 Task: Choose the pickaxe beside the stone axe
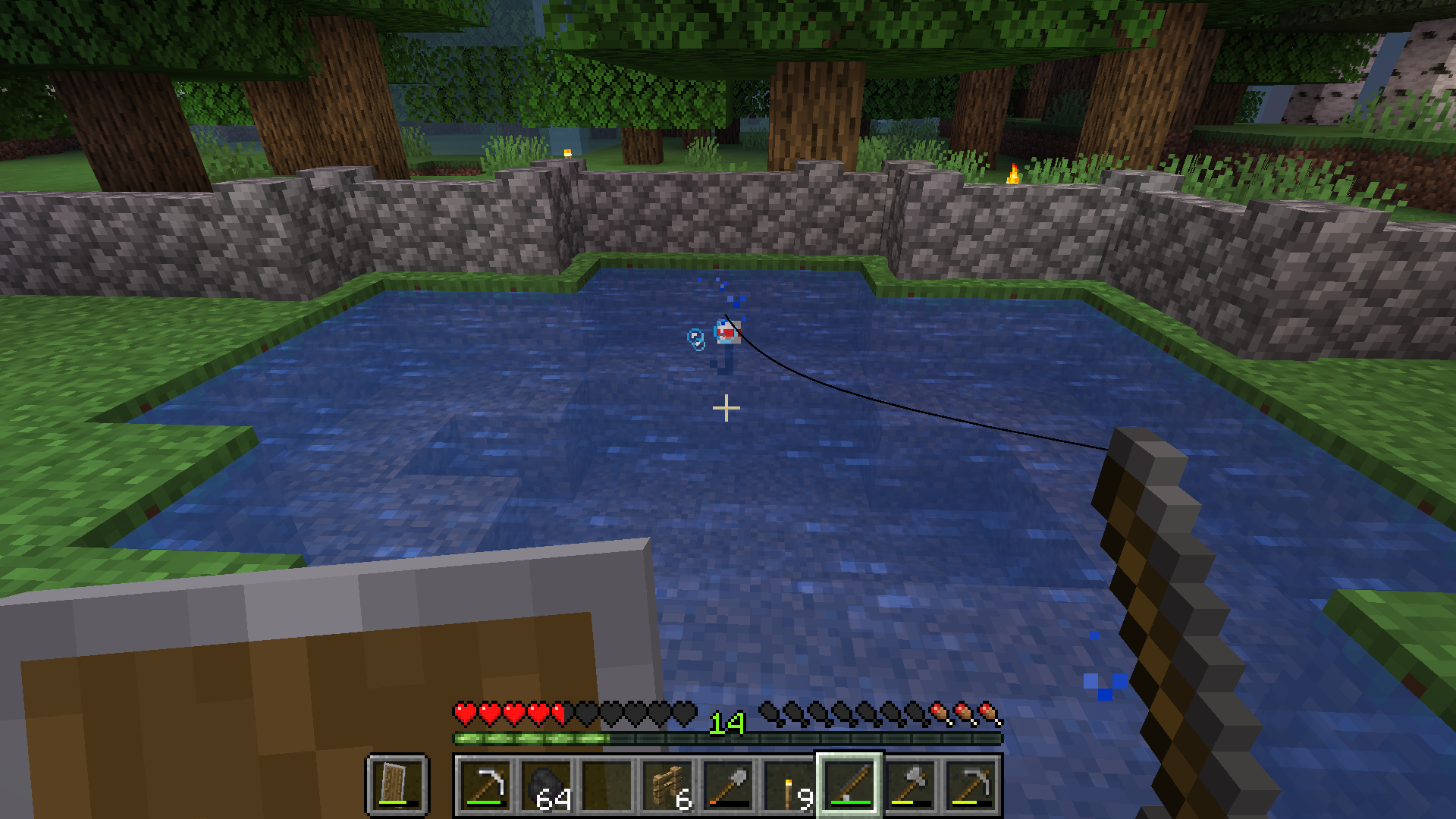(x=971, y=785)
